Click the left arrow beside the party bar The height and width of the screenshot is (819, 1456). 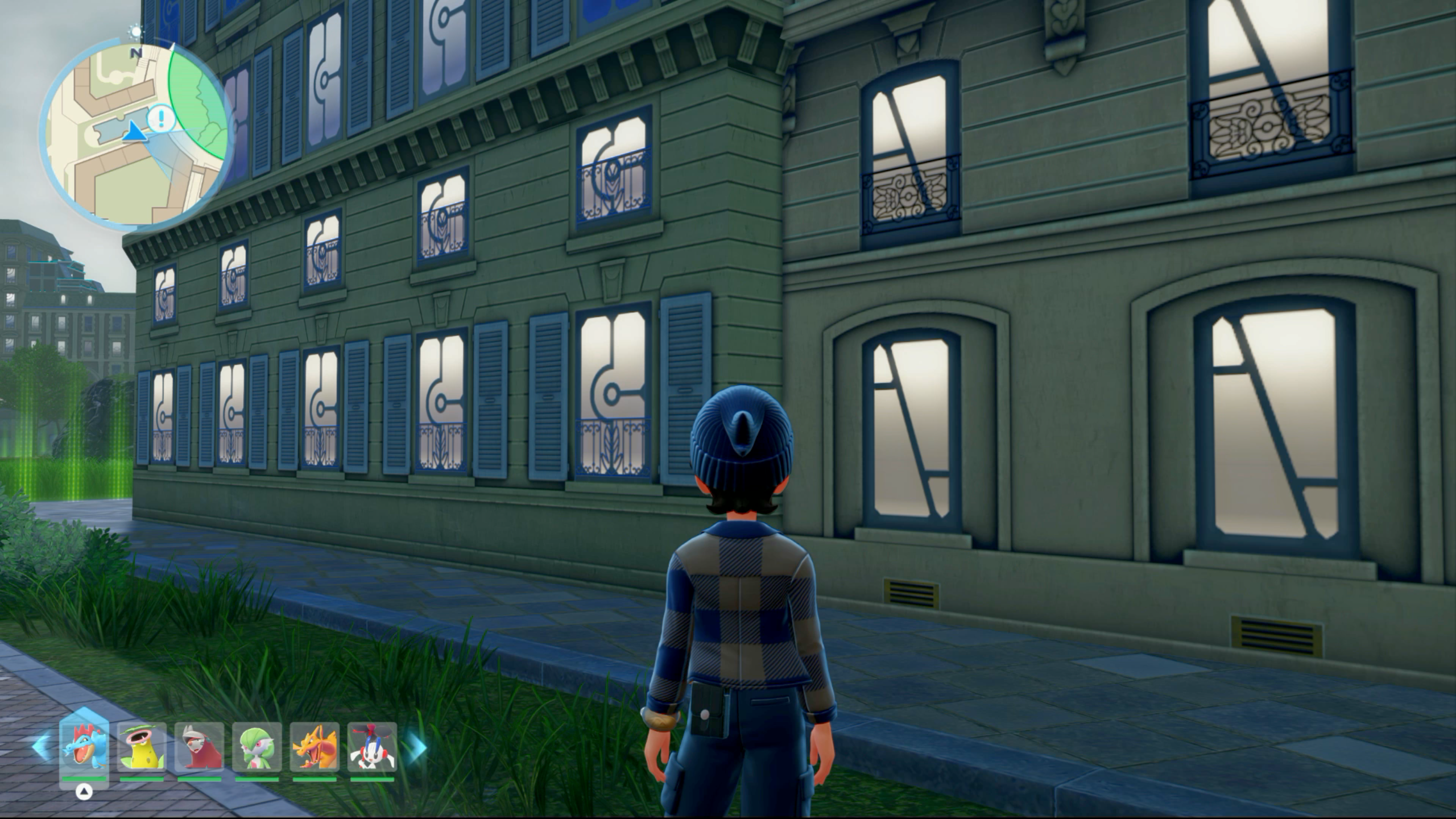pos(41,746)
